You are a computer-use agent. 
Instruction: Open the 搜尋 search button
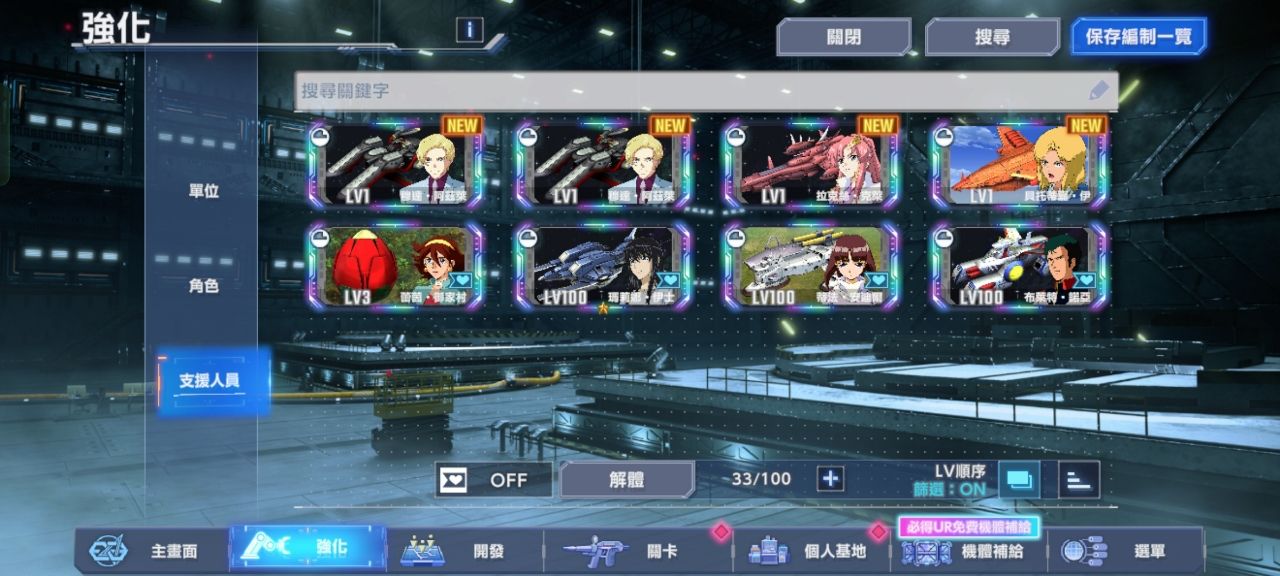[x=991, y=37]
